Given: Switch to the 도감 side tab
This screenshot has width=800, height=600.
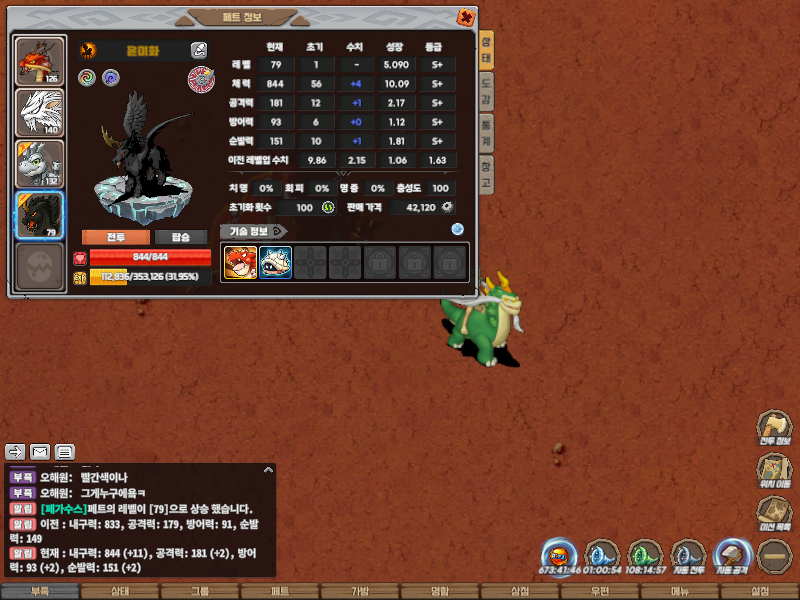Looking at the screenshot, I should point(486,89).
